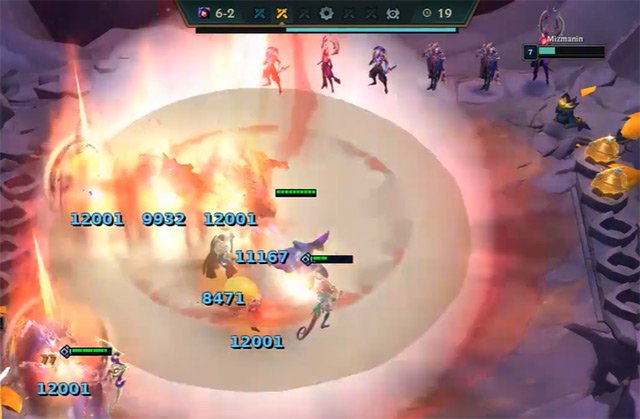The width and height of the screenshot is (640, 419).
Task: Click the blue crossed-swords completed round icon
Action: pyautogui.click(x=260, y=14)
